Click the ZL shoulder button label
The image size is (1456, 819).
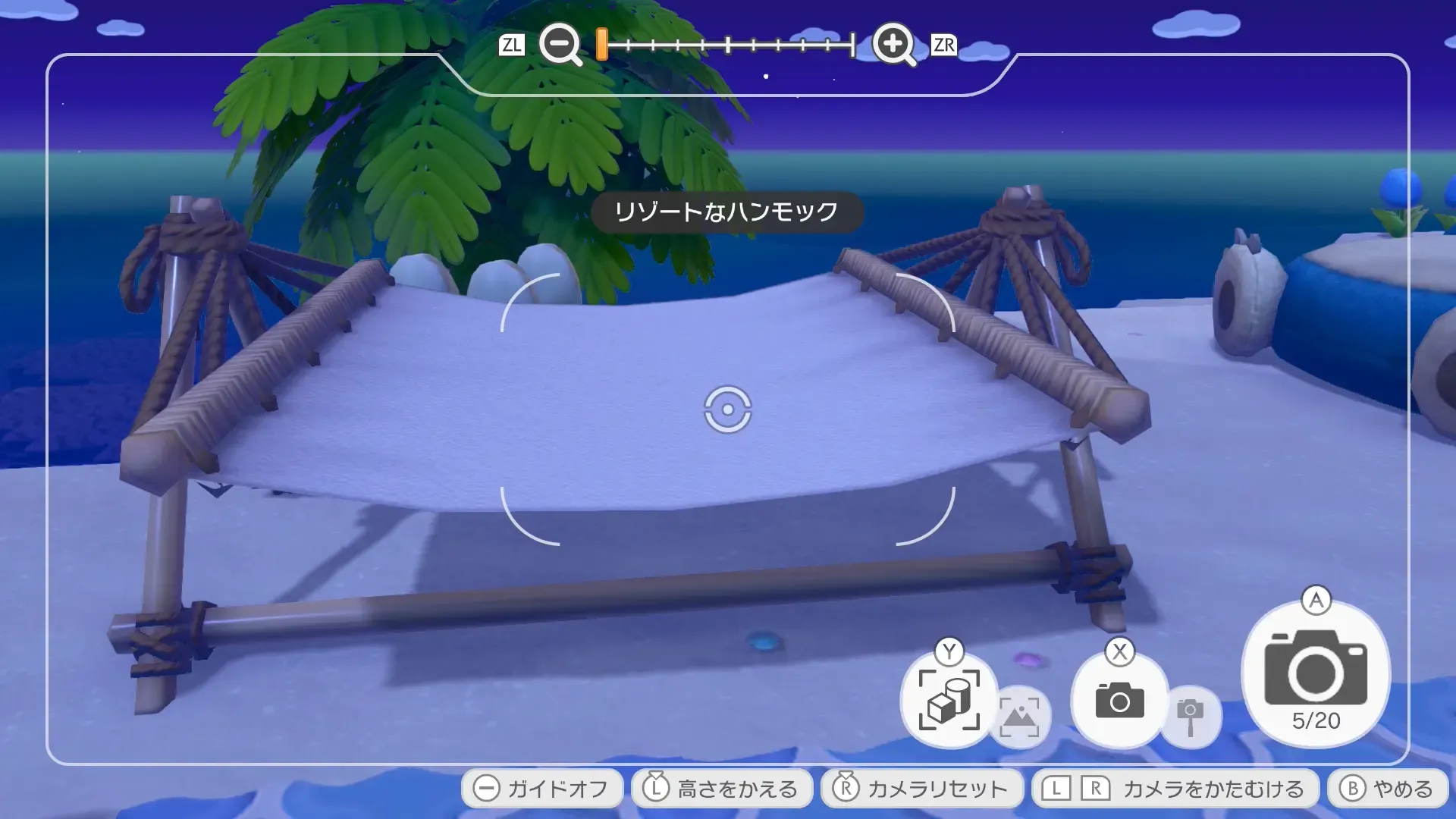click(513, 45)
